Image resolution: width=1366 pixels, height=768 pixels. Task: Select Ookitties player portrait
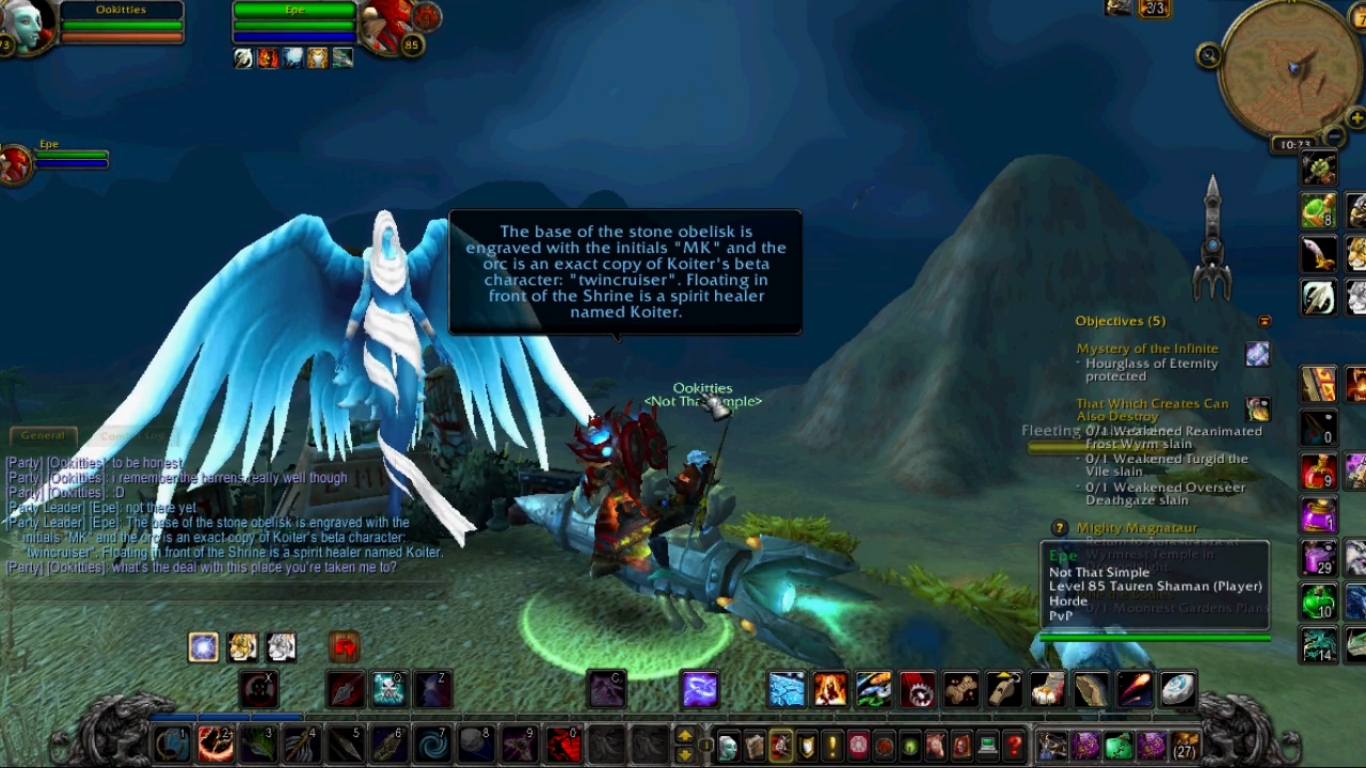(26, 27)
